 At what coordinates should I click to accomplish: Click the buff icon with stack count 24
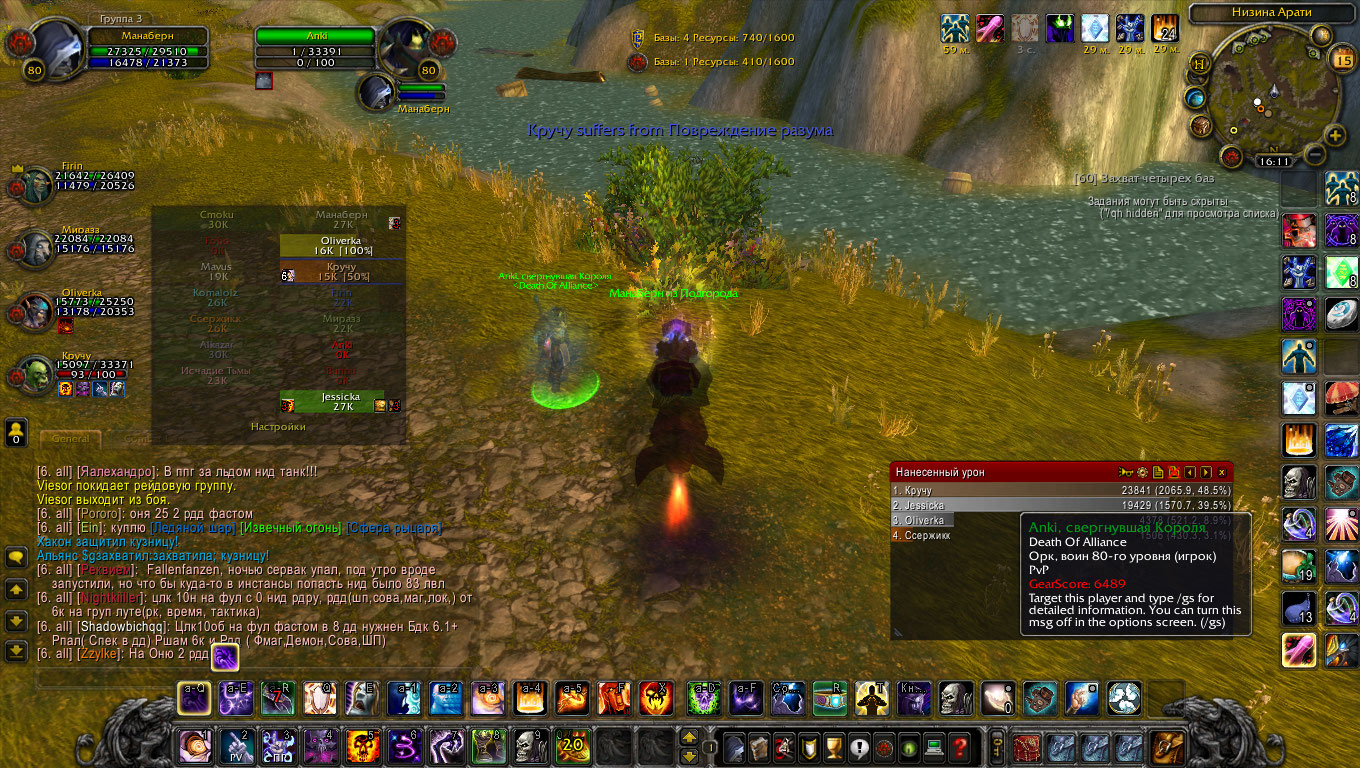tap(1165, 28)
